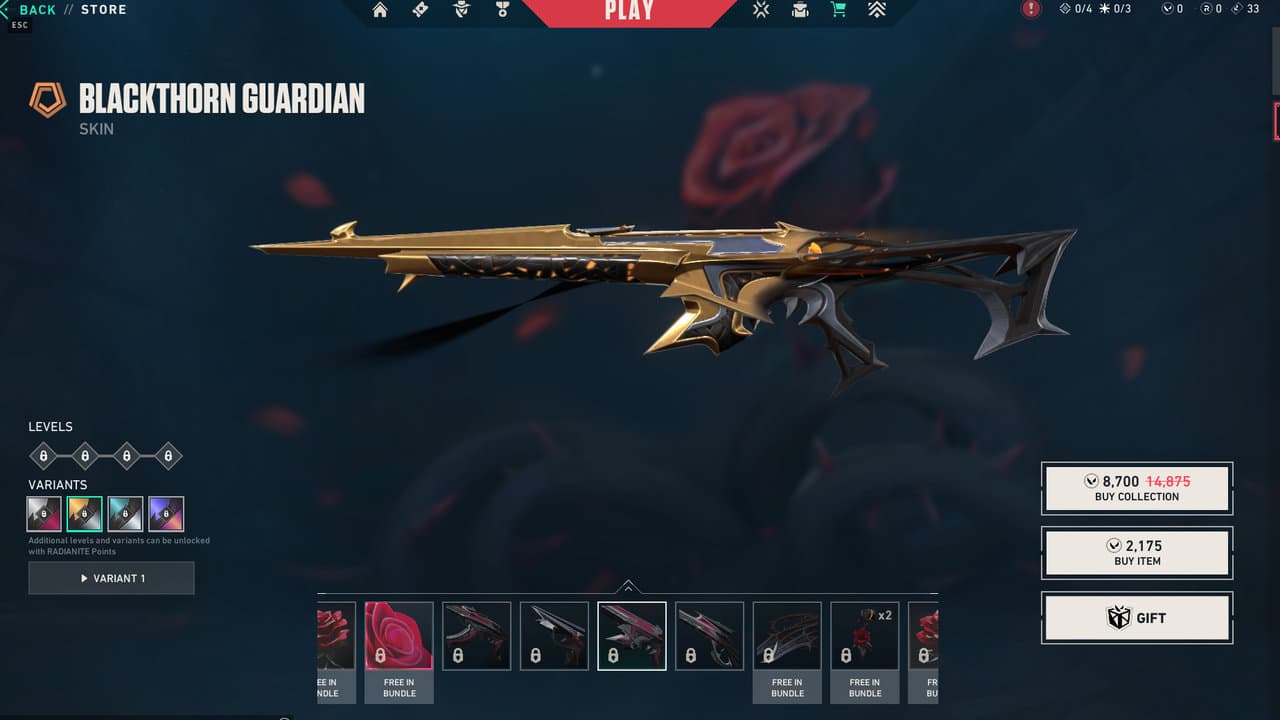1280x720 pixels.
Task: Select the fourth locked level node
Action: click(168, 455)
